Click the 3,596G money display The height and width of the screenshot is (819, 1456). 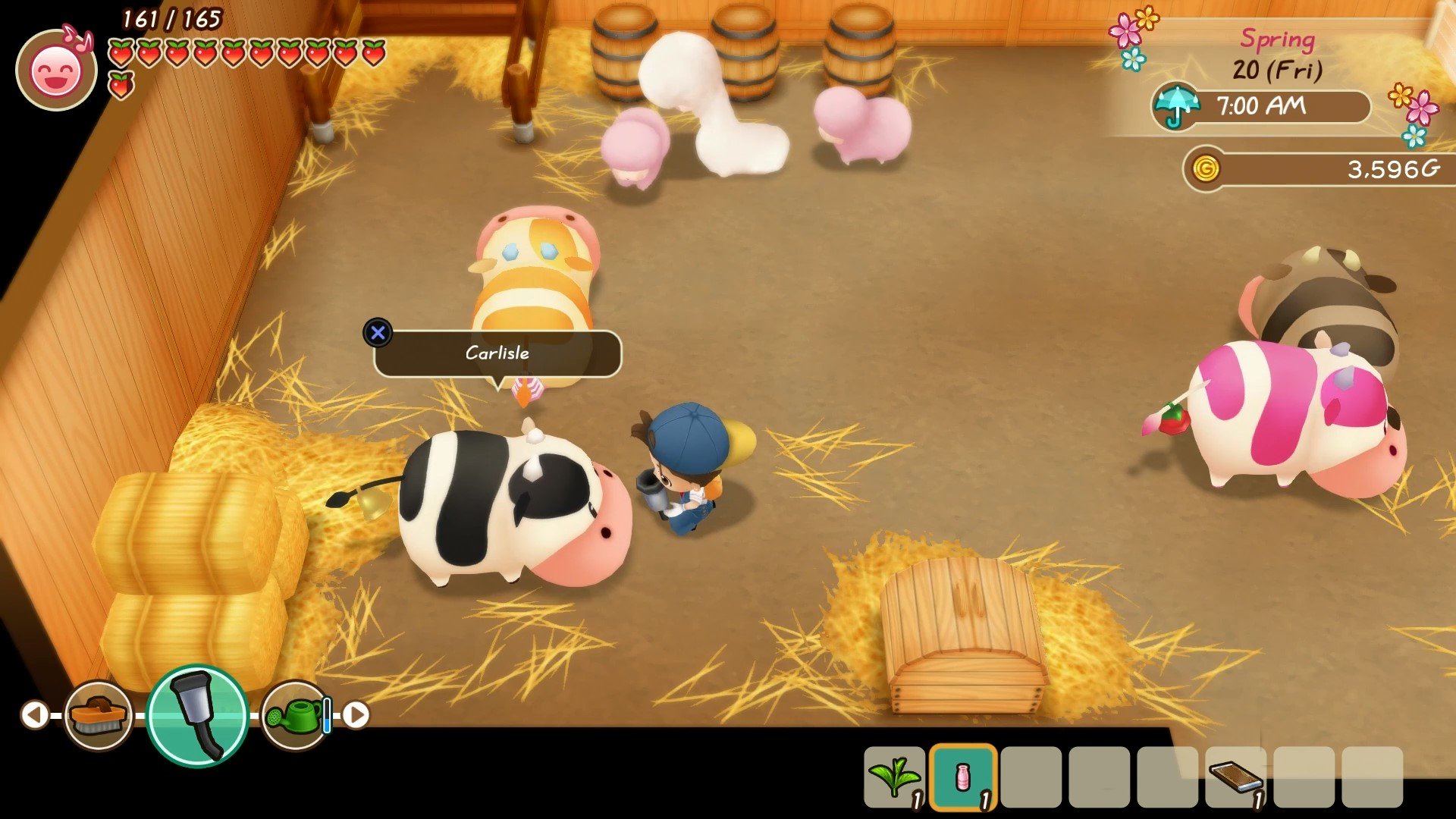tap(1395, 168)
